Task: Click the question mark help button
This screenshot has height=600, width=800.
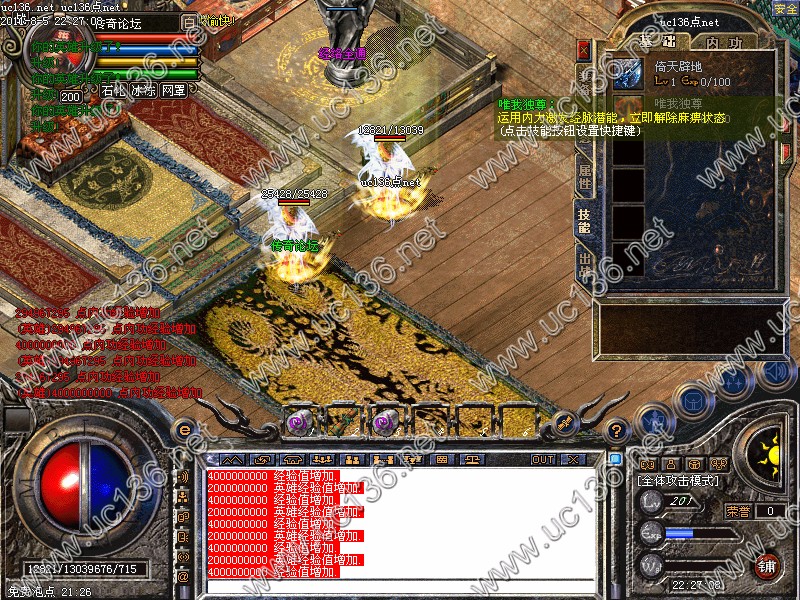Action: pos(616,429)
